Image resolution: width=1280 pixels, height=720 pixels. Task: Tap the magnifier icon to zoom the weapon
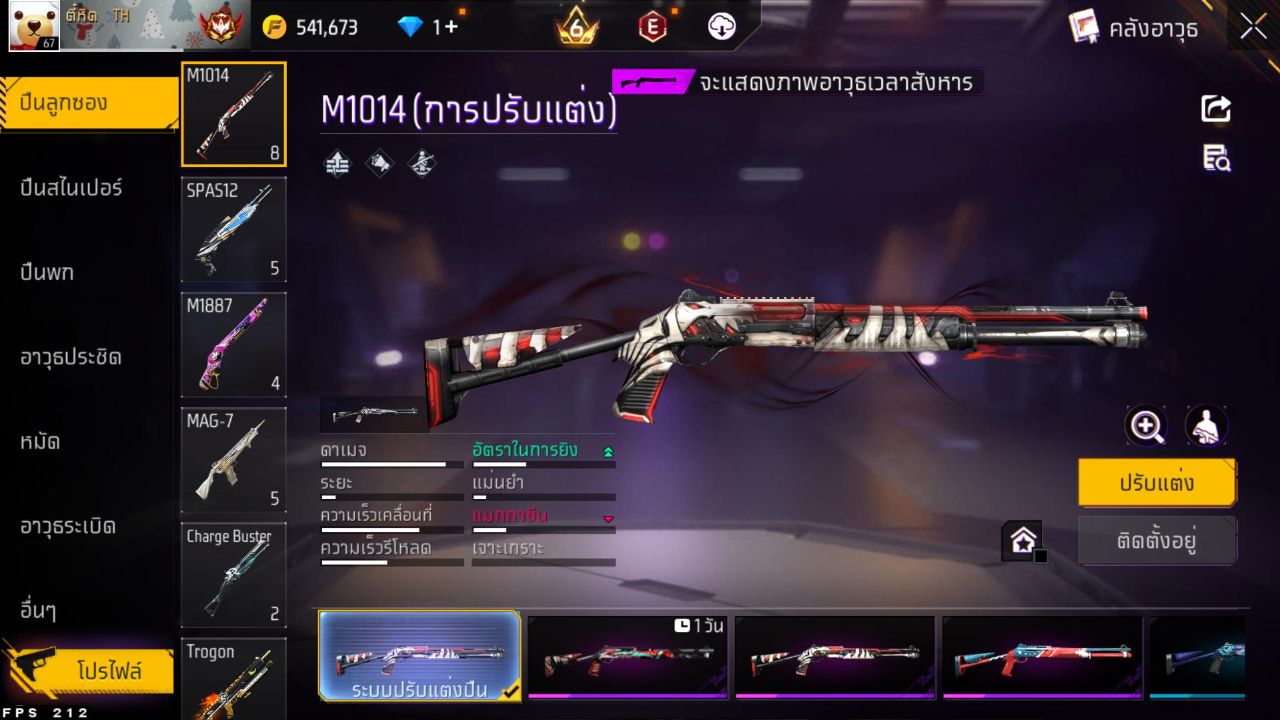(1146, 426)
